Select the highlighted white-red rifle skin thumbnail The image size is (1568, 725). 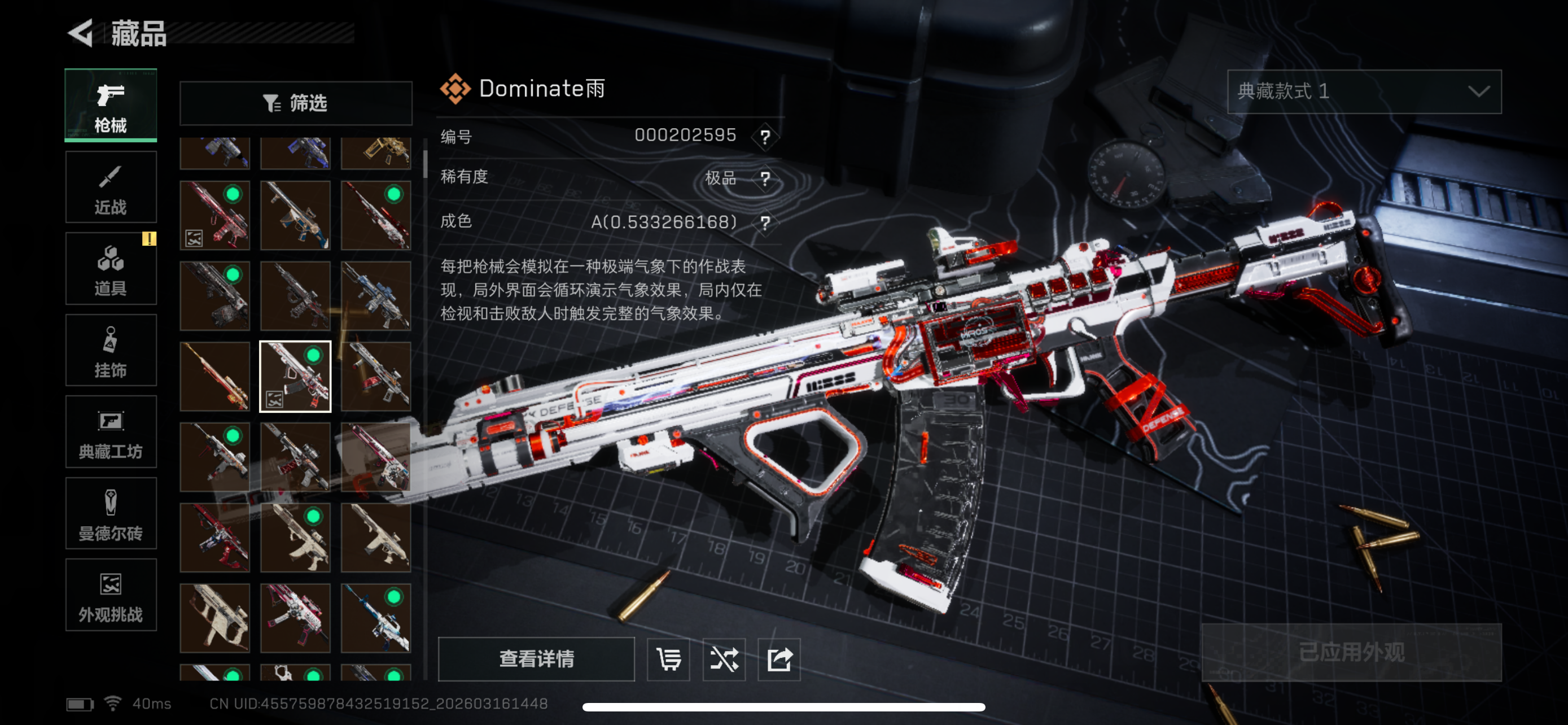pos(295,376)
